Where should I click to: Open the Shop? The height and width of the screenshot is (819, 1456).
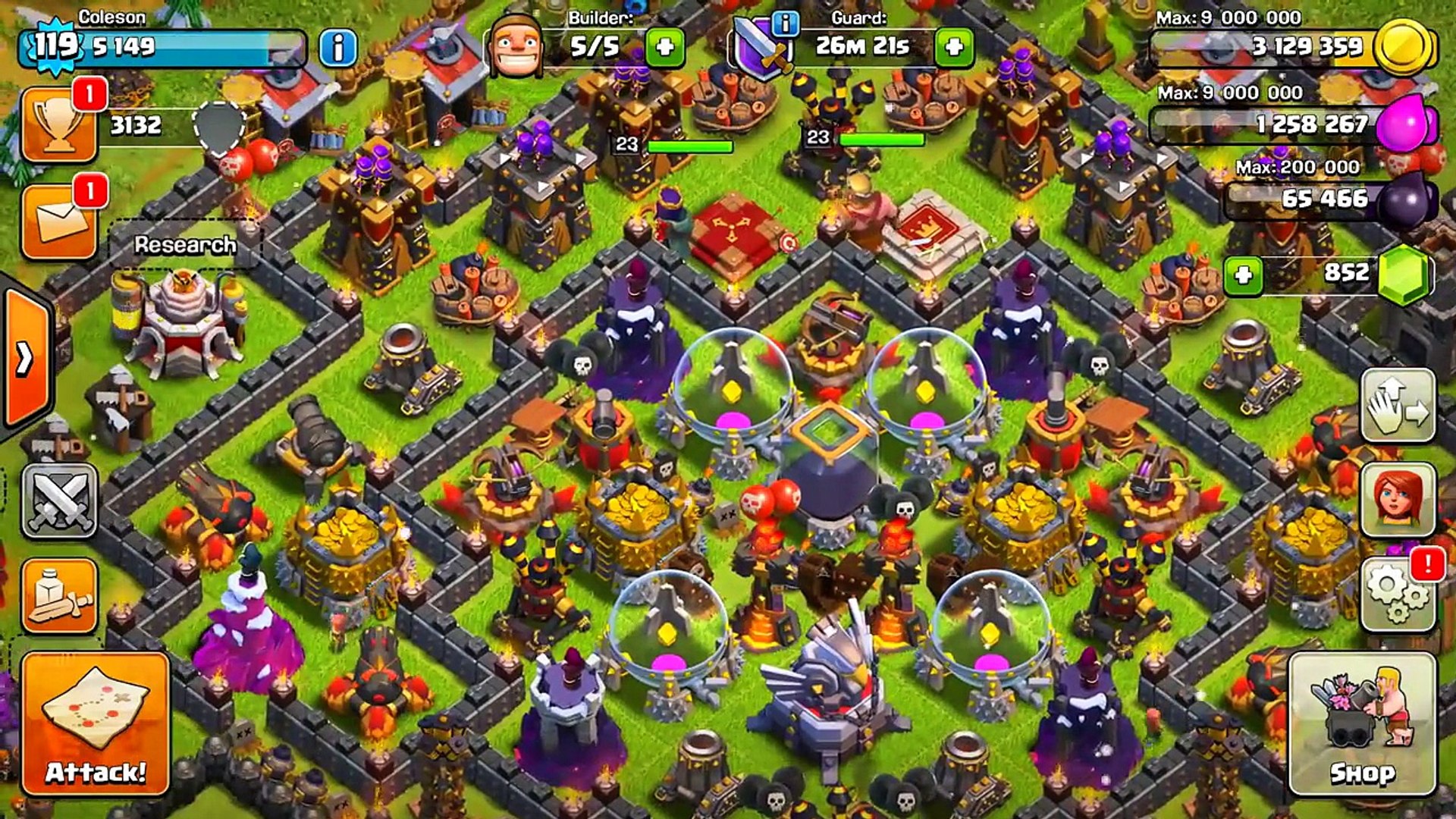[1362, 724]
